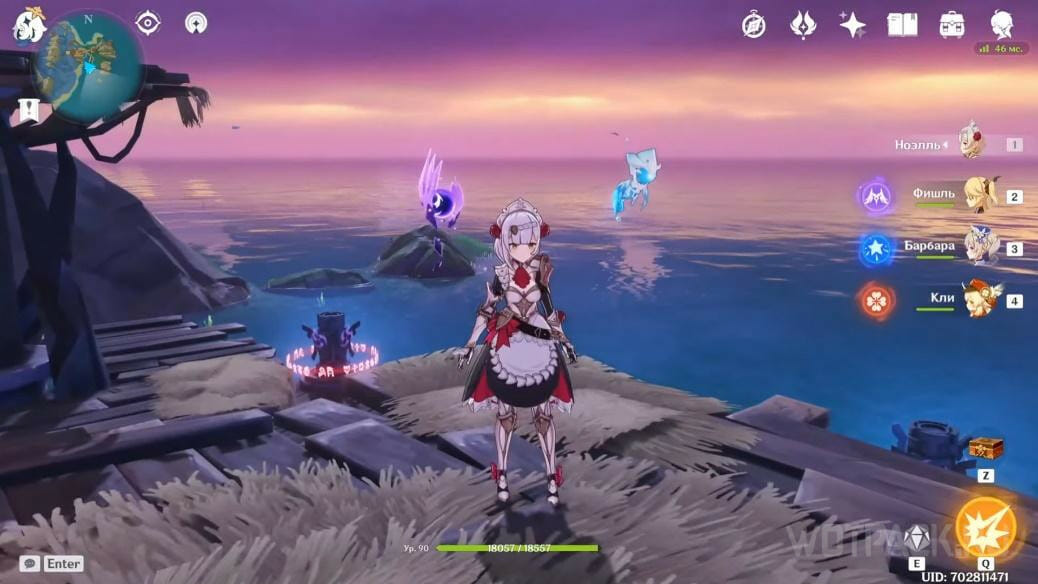The height and width of the screenshot is (584, 1038).
Task: Open the compass events icon
Action: (x=753, y=25)
